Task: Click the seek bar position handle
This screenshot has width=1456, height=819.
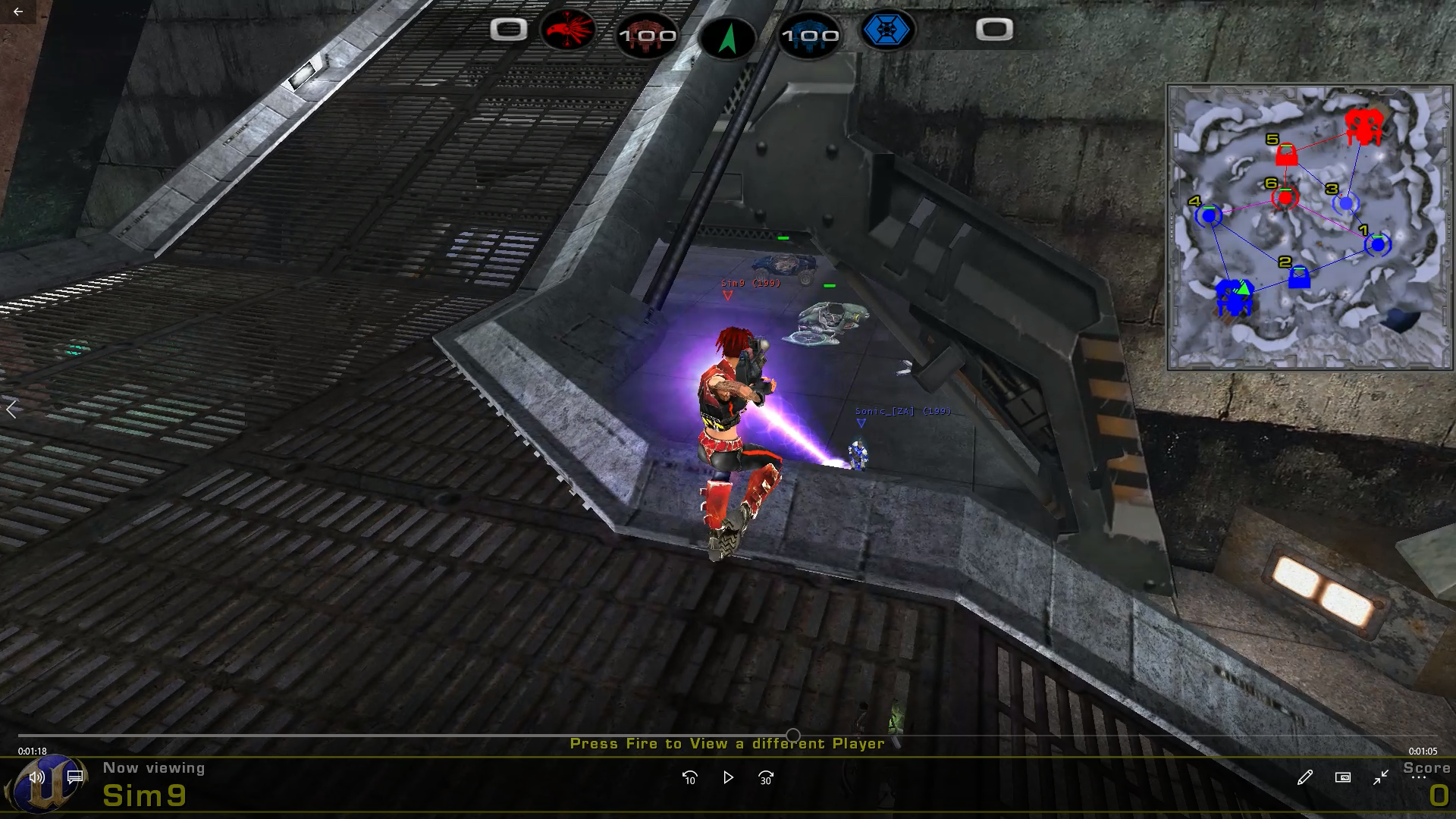Action: coord(793,735)
